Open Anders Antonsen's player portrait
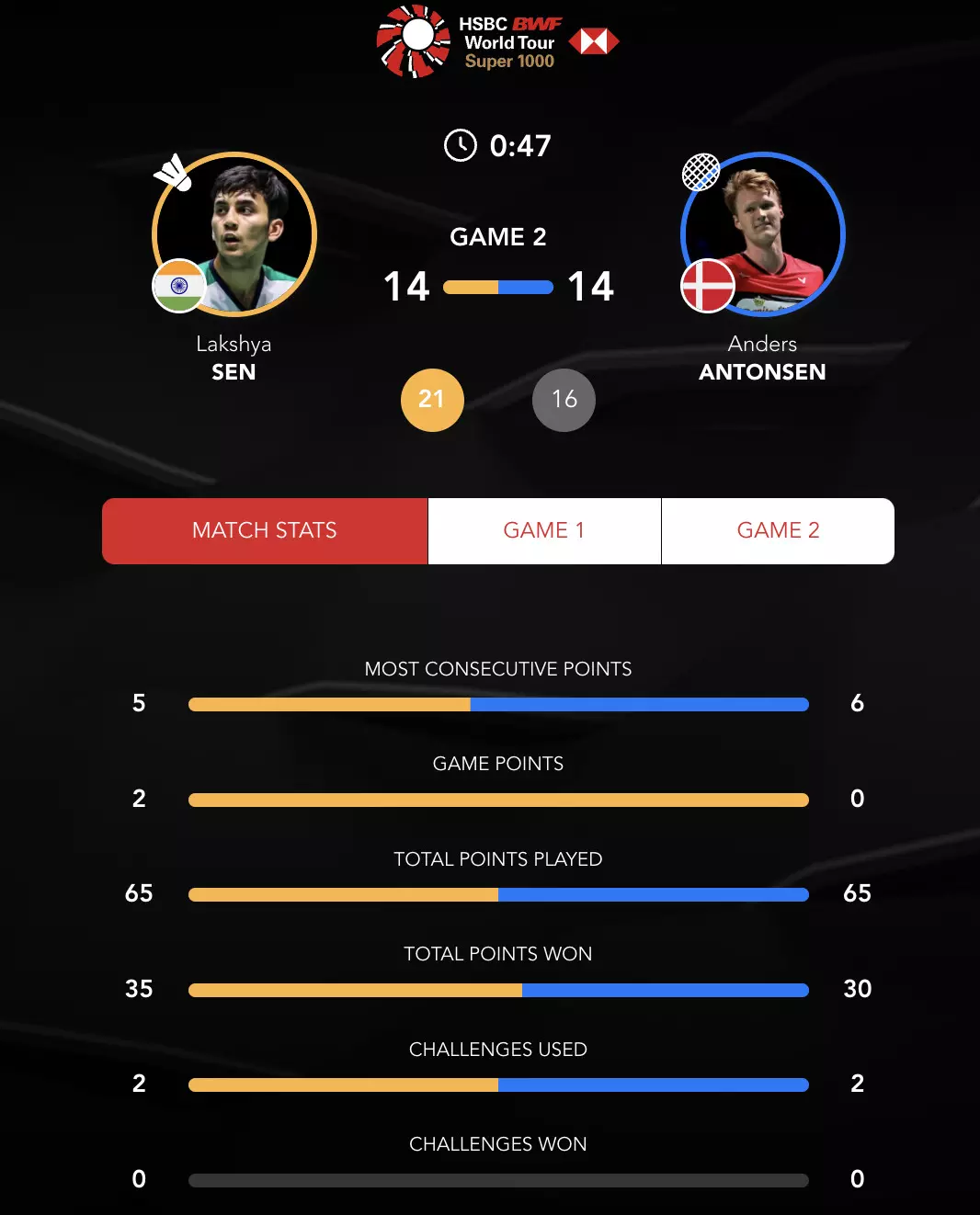980x1215 pixels. (x=763, y=233)
